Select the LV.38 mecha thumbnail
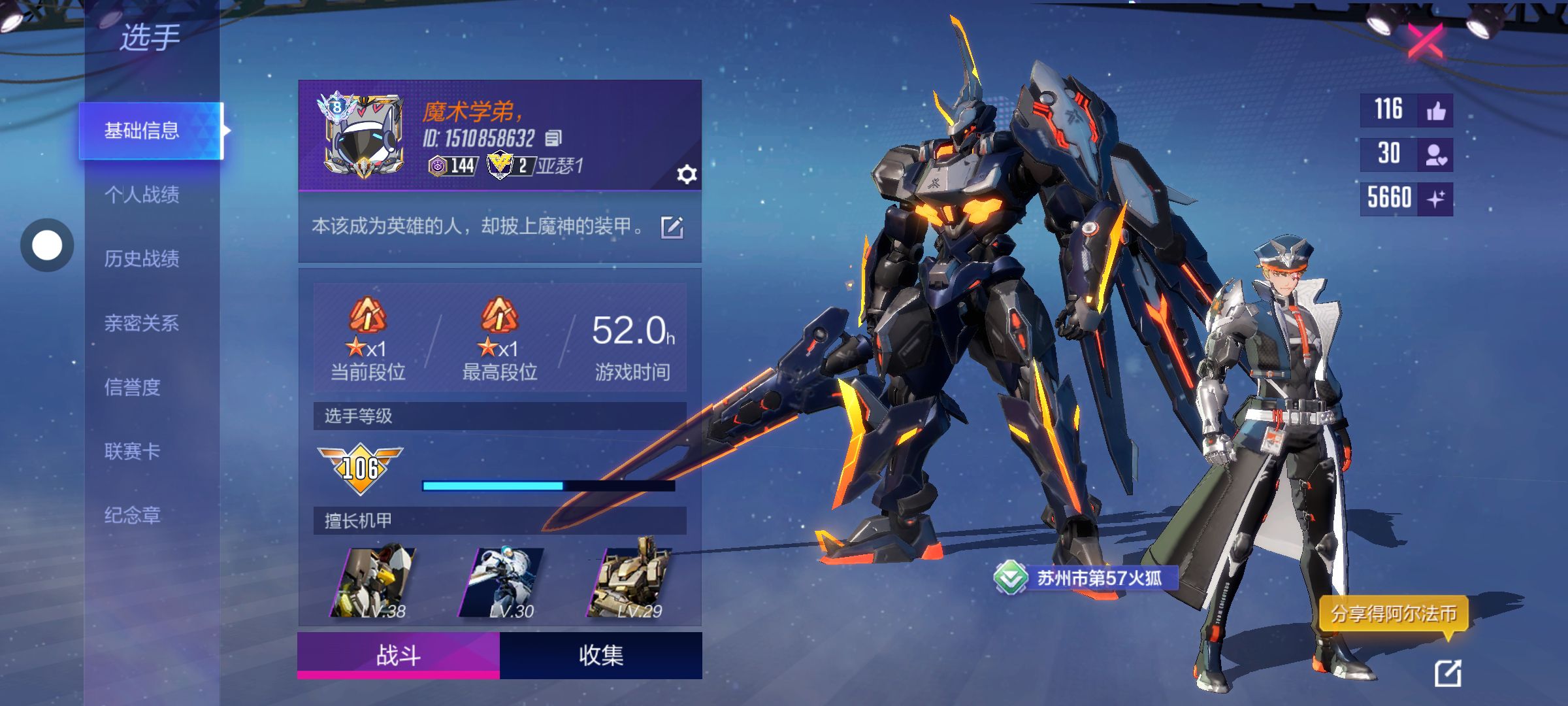 [x=374, y=582]
